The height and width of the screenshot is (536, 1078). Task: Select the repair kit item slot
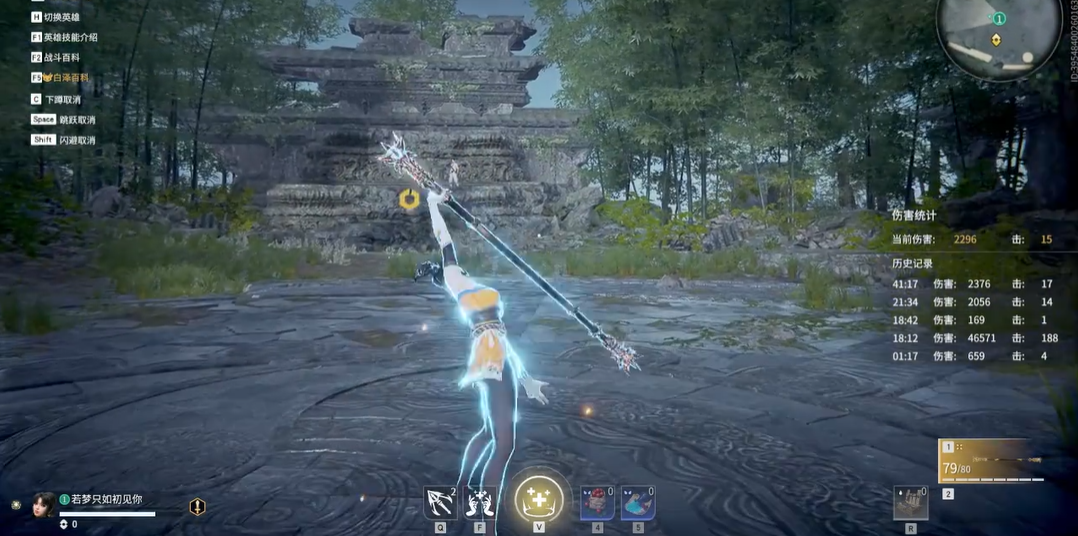coord(910,503)
